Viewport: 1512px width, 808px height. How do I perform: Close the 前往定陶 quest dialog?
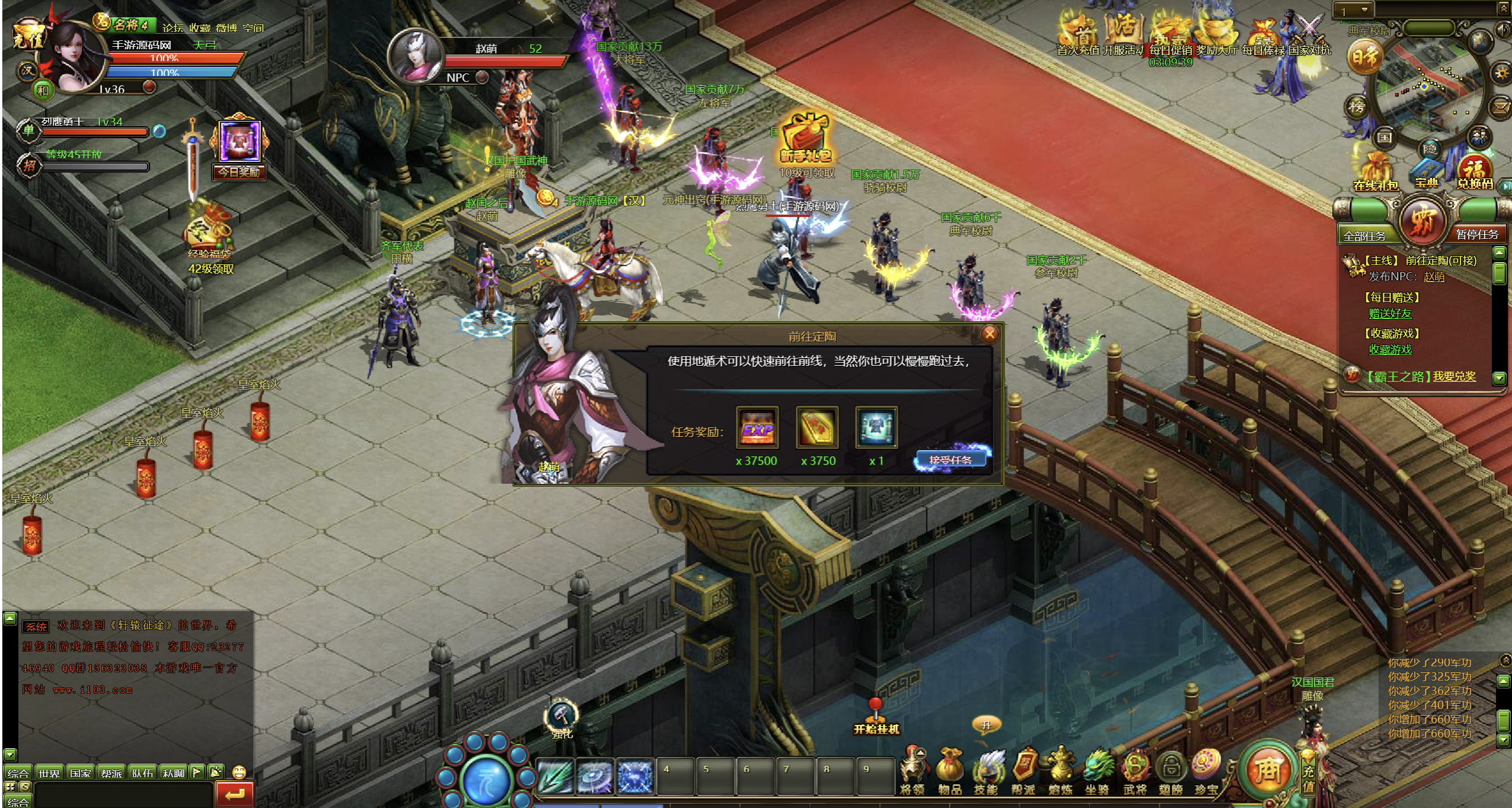tap(989, 334)
